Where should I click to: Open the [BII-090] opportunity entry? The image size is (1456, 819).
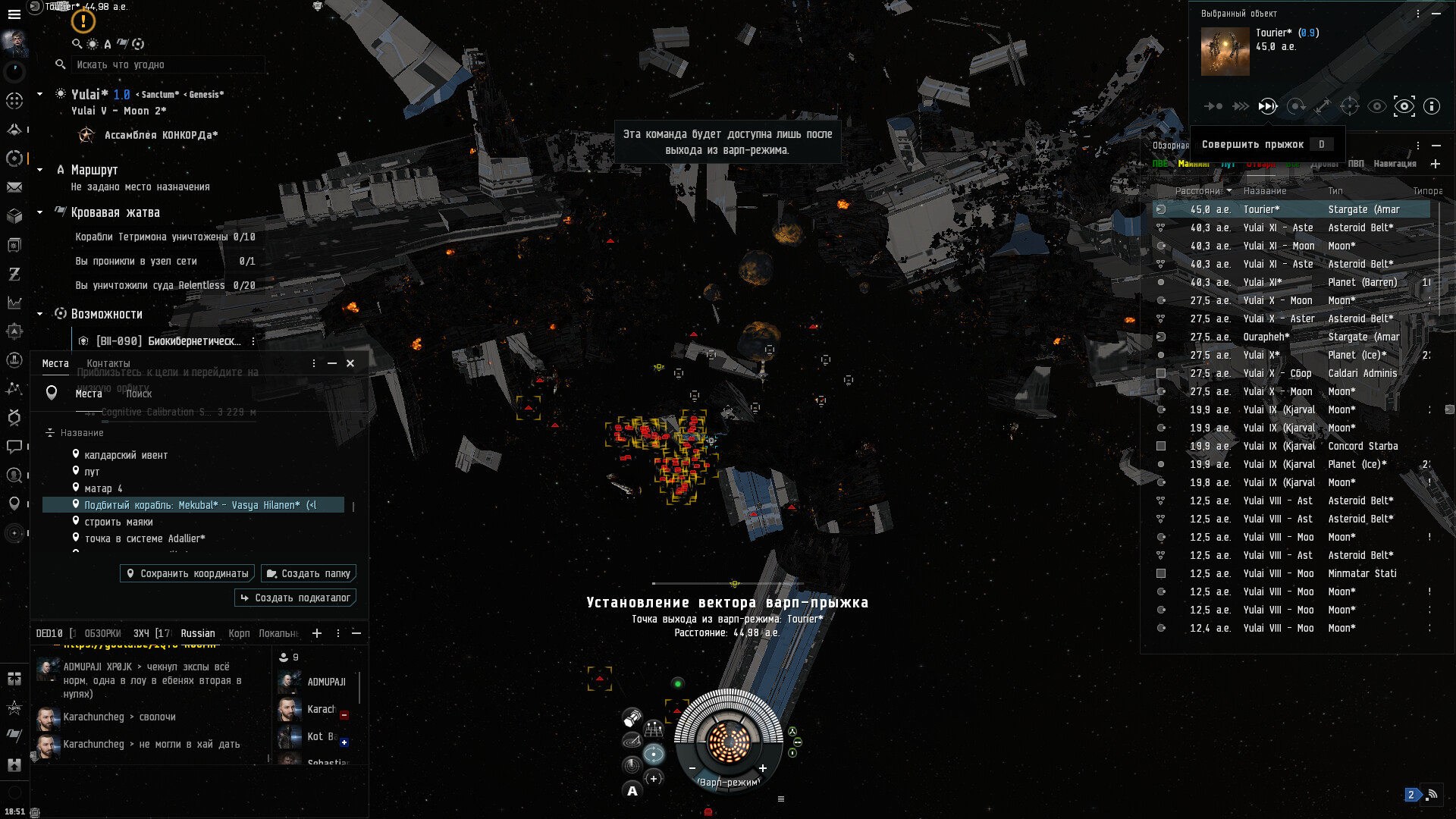pos(168,341)
